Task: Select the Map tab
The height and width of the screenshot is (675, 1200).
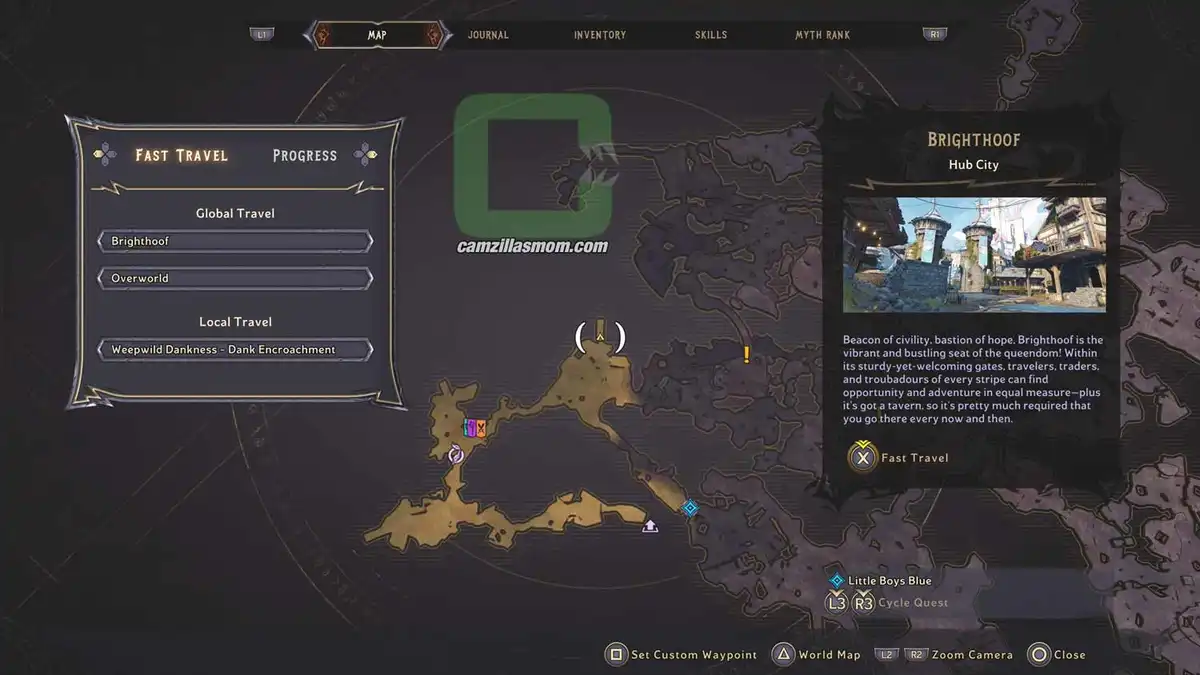Action: click(x=377, y=35)
